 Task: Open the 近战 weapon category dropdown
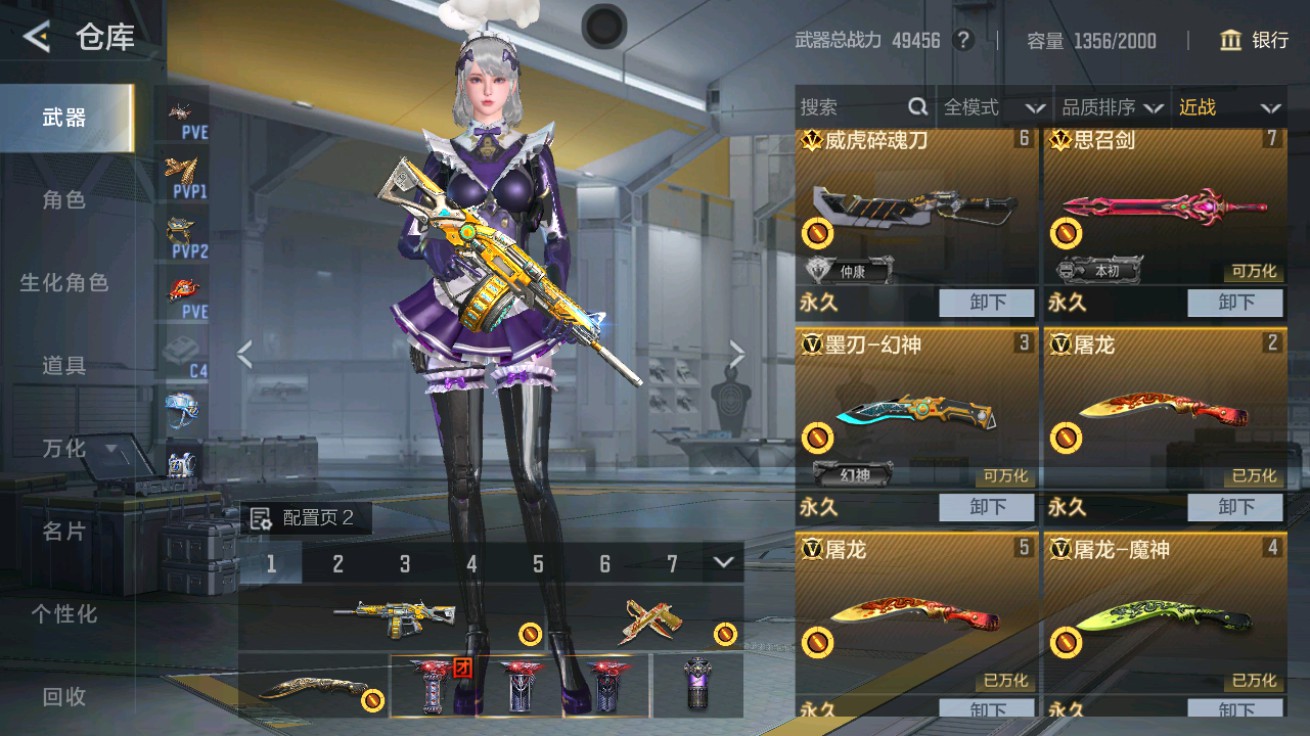1232,107
